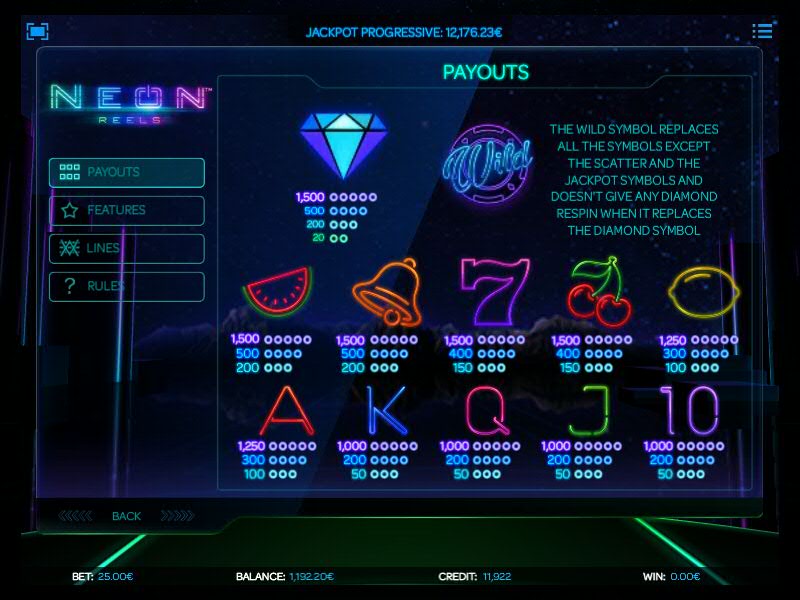The image size is (800, 600).
Task: Open the hamburger list menu icon
Action: point(762,31)
